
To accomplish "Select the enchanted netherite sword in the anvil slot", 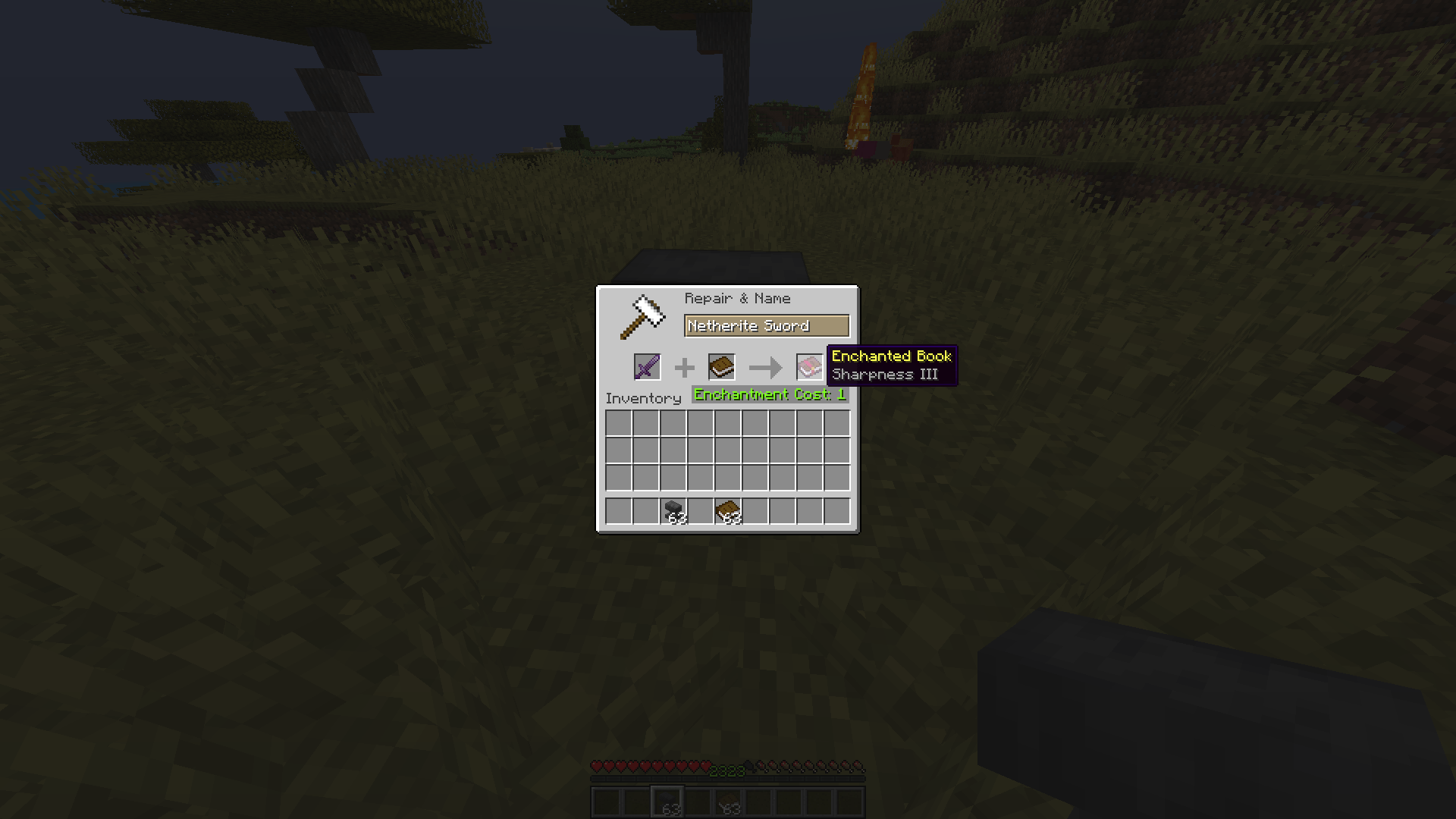I will coord(648,367).
